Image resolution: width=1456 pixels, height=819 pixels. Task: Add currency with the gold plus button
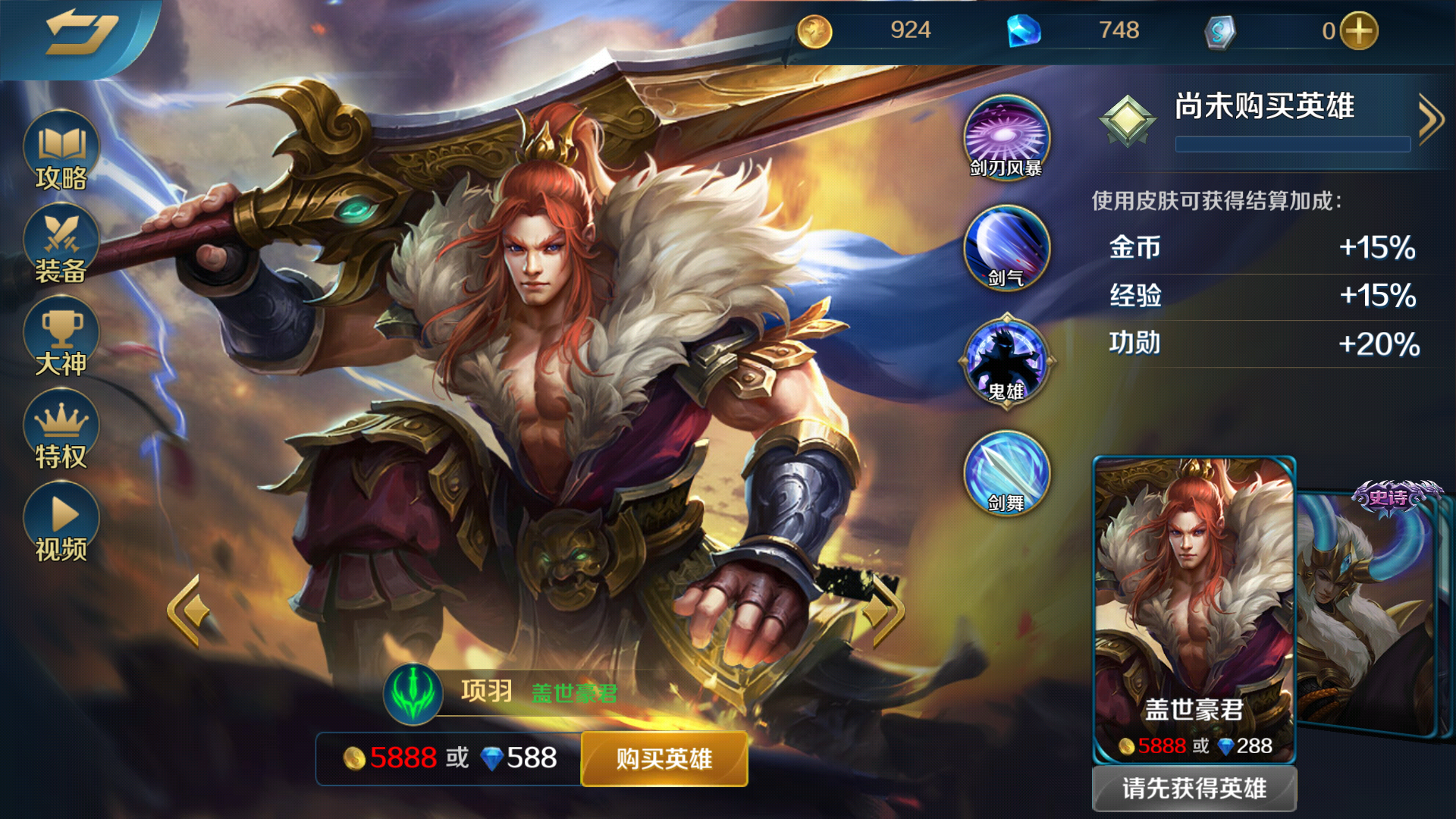coord(1359,32)
